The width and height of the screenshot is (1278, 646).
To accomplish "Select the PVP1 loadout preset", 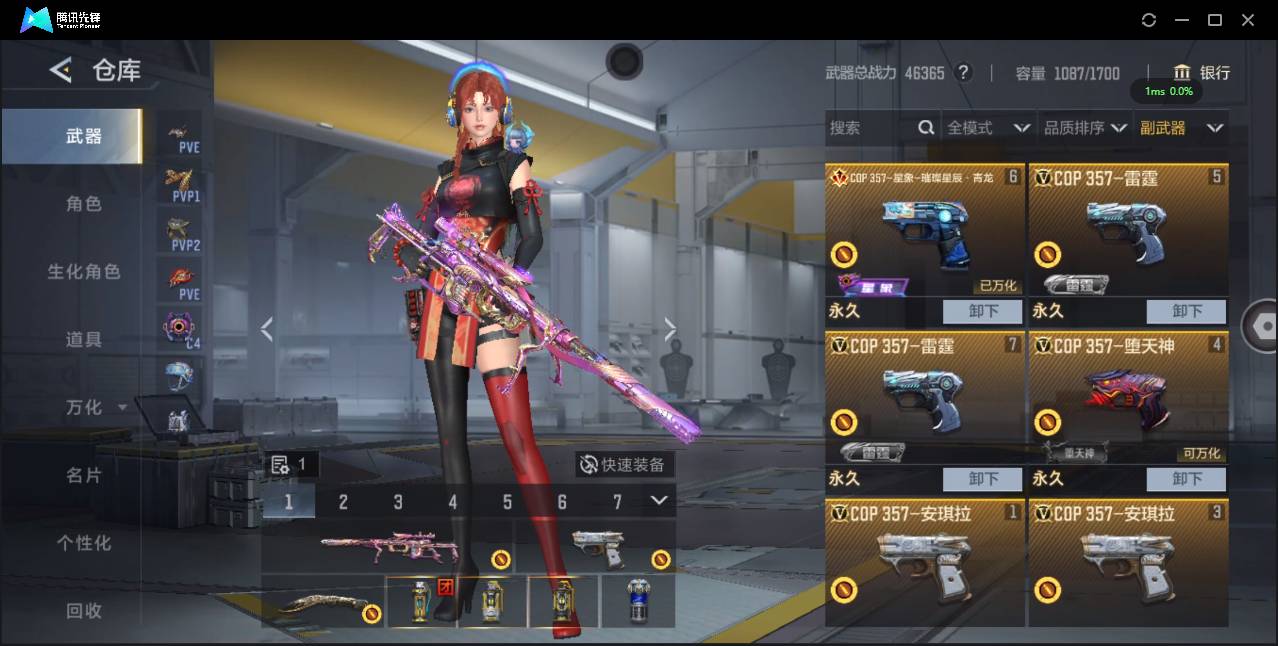I will click(183, 184).
